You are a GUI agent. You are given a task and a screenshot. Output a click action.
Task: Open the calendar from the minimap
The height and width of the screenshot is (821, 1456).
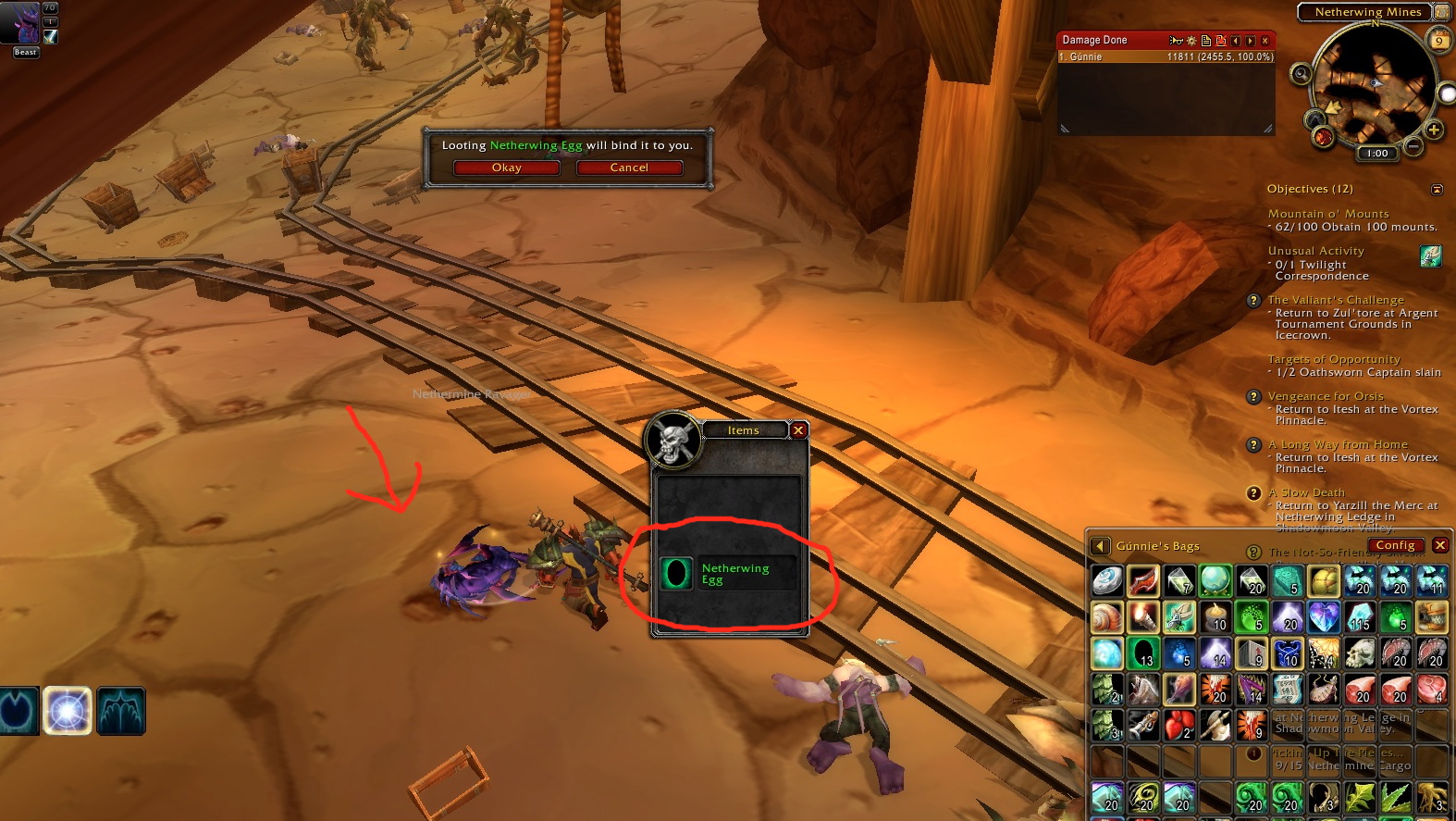1439,39
